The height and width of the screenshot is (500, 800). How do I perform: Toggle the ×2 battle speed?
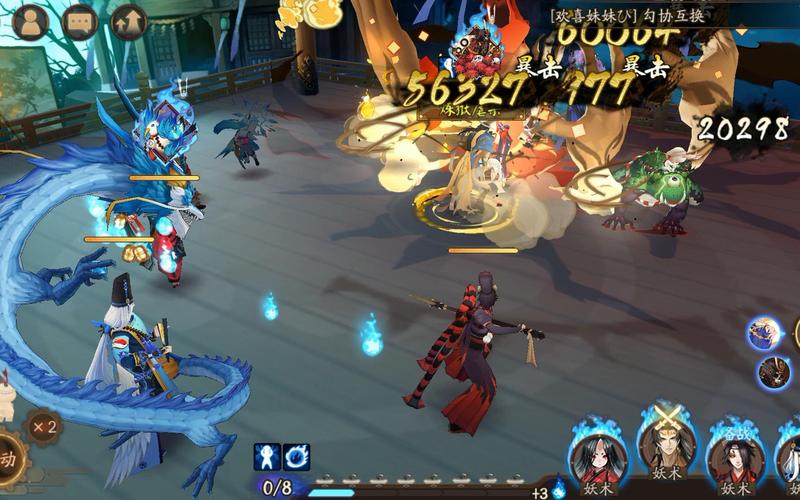coord(42,428)
